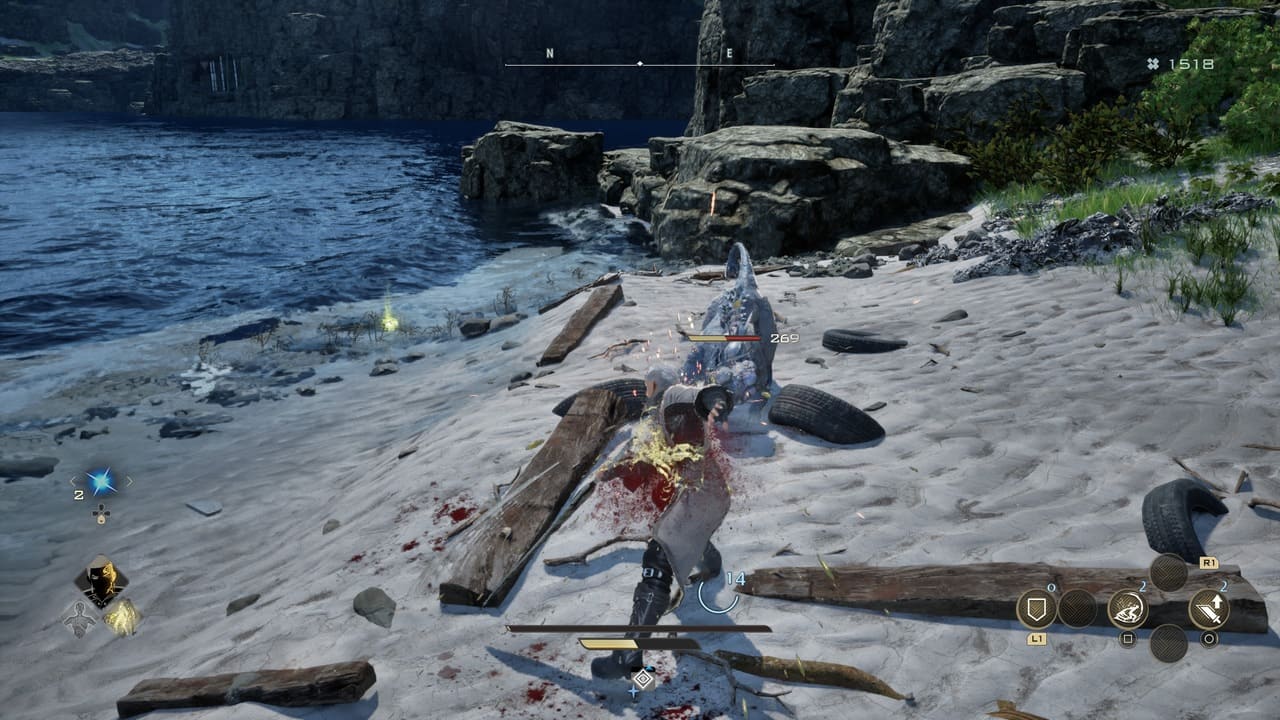This screenshot has height=720, width=1280.
Task: Select the blue spark consumable item
Action: coord(101,483)
